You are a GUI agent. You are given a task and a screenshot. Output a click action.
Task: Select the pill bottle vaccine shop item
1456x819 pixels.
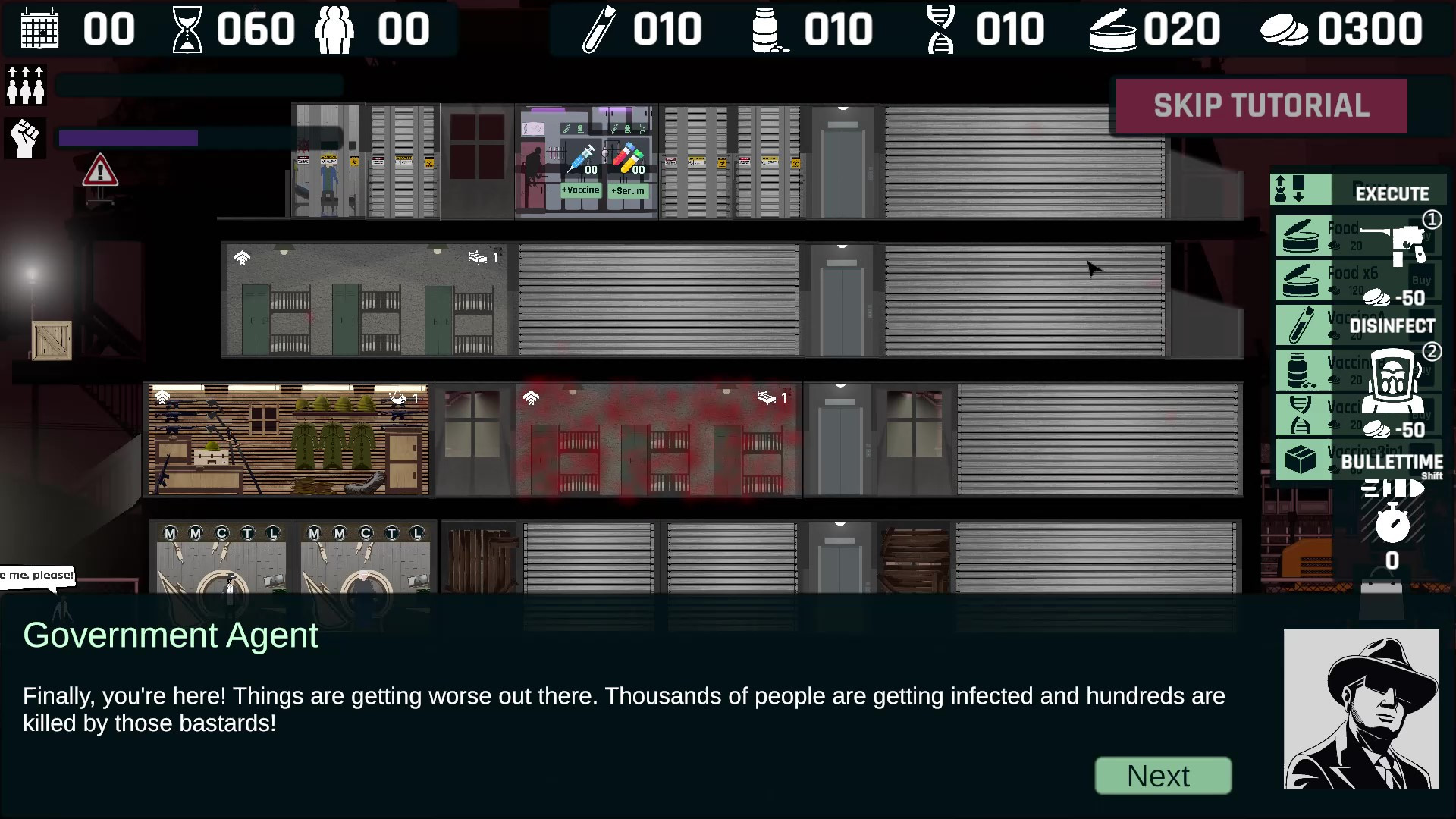click(x=1301, y=370)
